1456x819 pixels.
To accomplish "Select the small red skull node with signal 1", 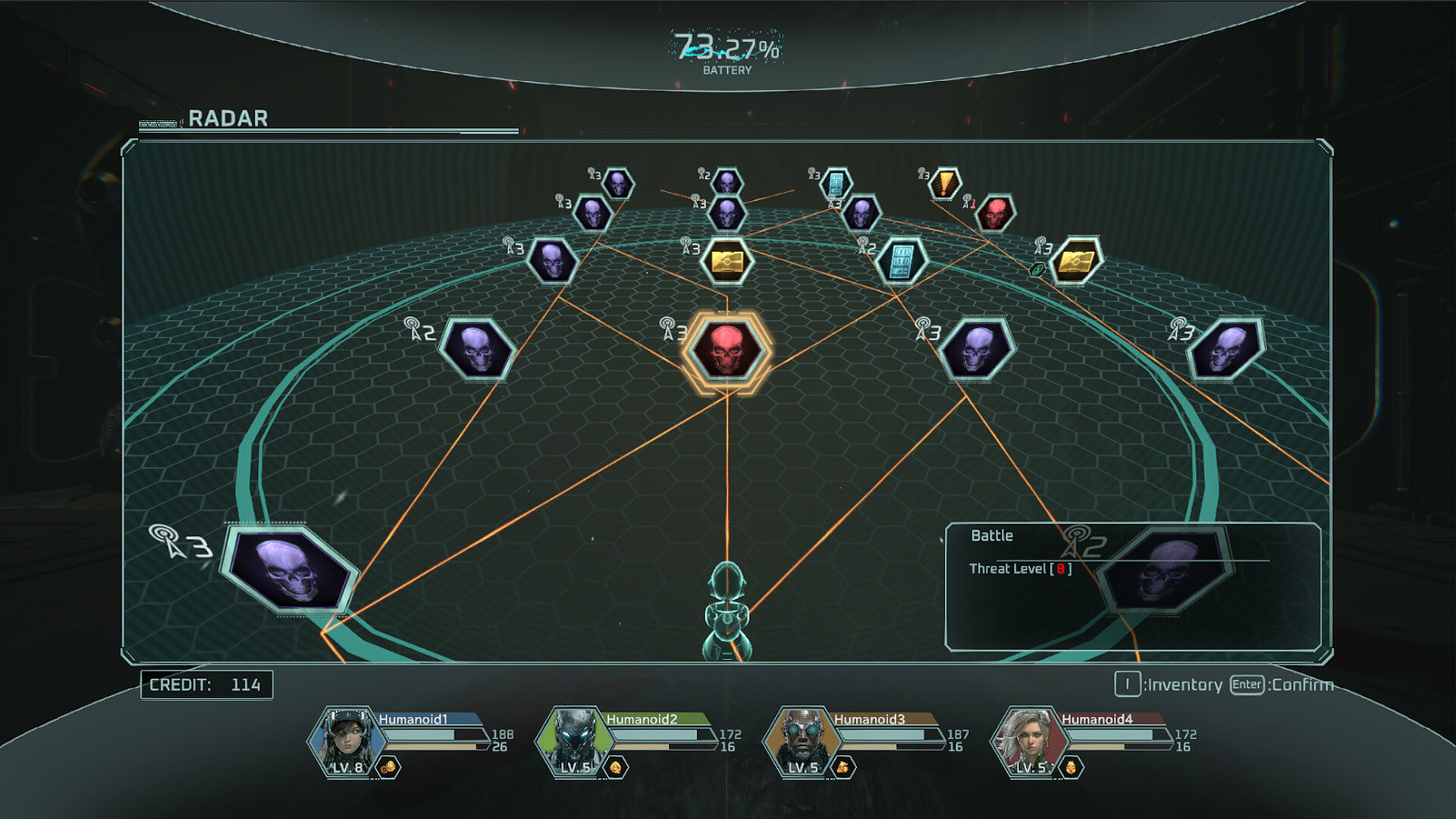I will point(995,213).
